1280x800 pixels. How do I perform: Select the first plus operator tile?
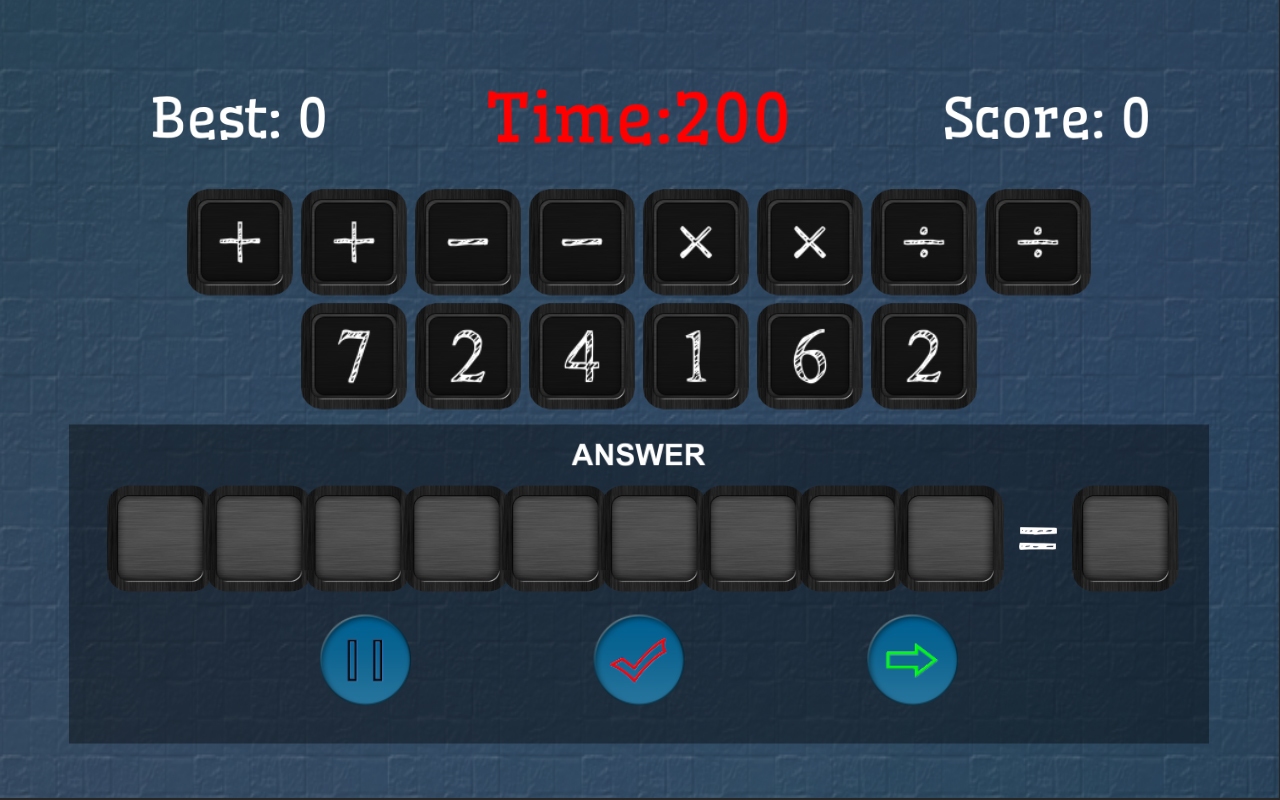pyautogui.click(x=239, y=241)
